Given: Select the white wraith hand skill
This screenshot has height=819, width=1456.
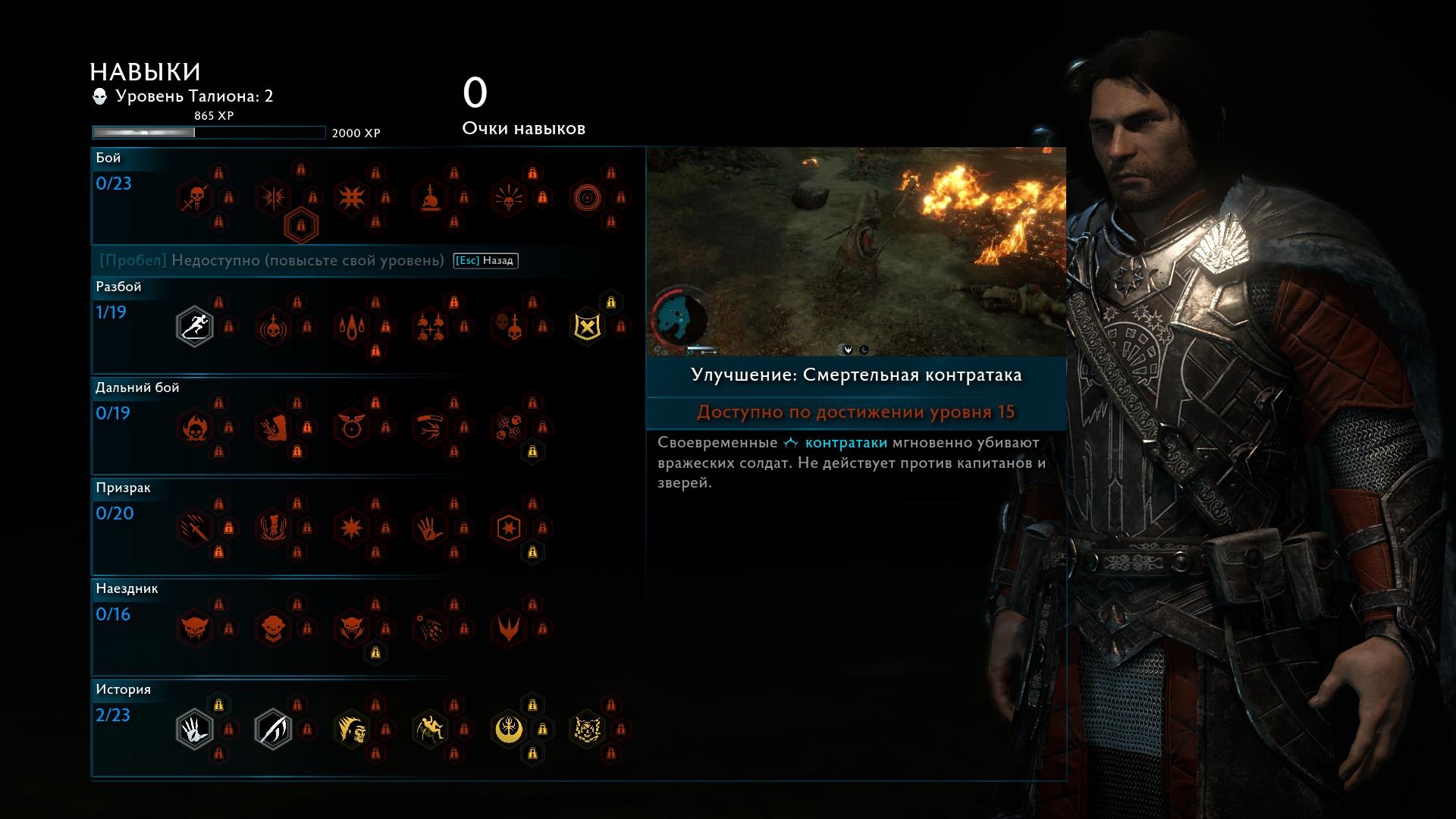Looking at the screenshot, I should pyautogui.click(x=195, y=730).
